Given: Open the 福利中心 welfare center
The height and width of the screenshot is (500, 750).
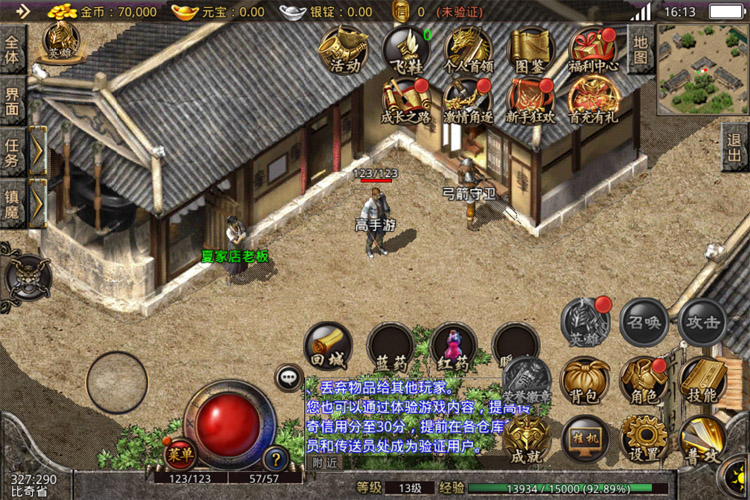Looking at the screenshot, I should coord(593,49).
